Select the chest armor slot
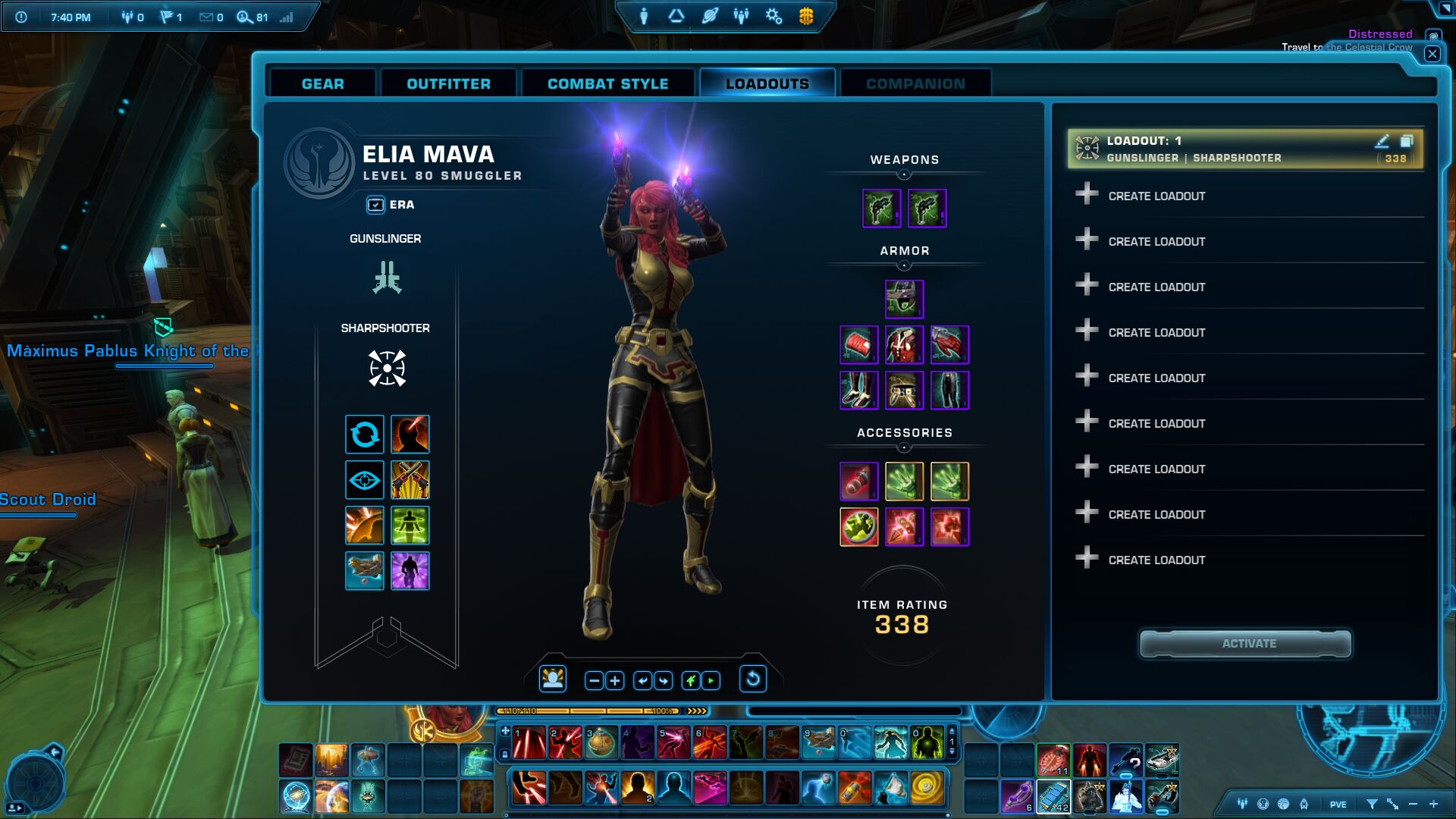 pos(904,345)
